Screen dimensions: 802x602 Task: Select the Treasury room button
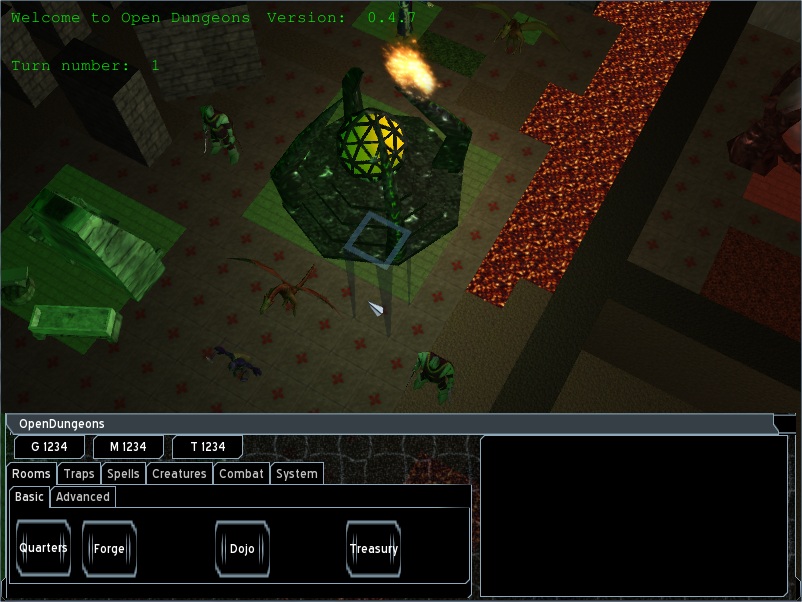point(373,549)
